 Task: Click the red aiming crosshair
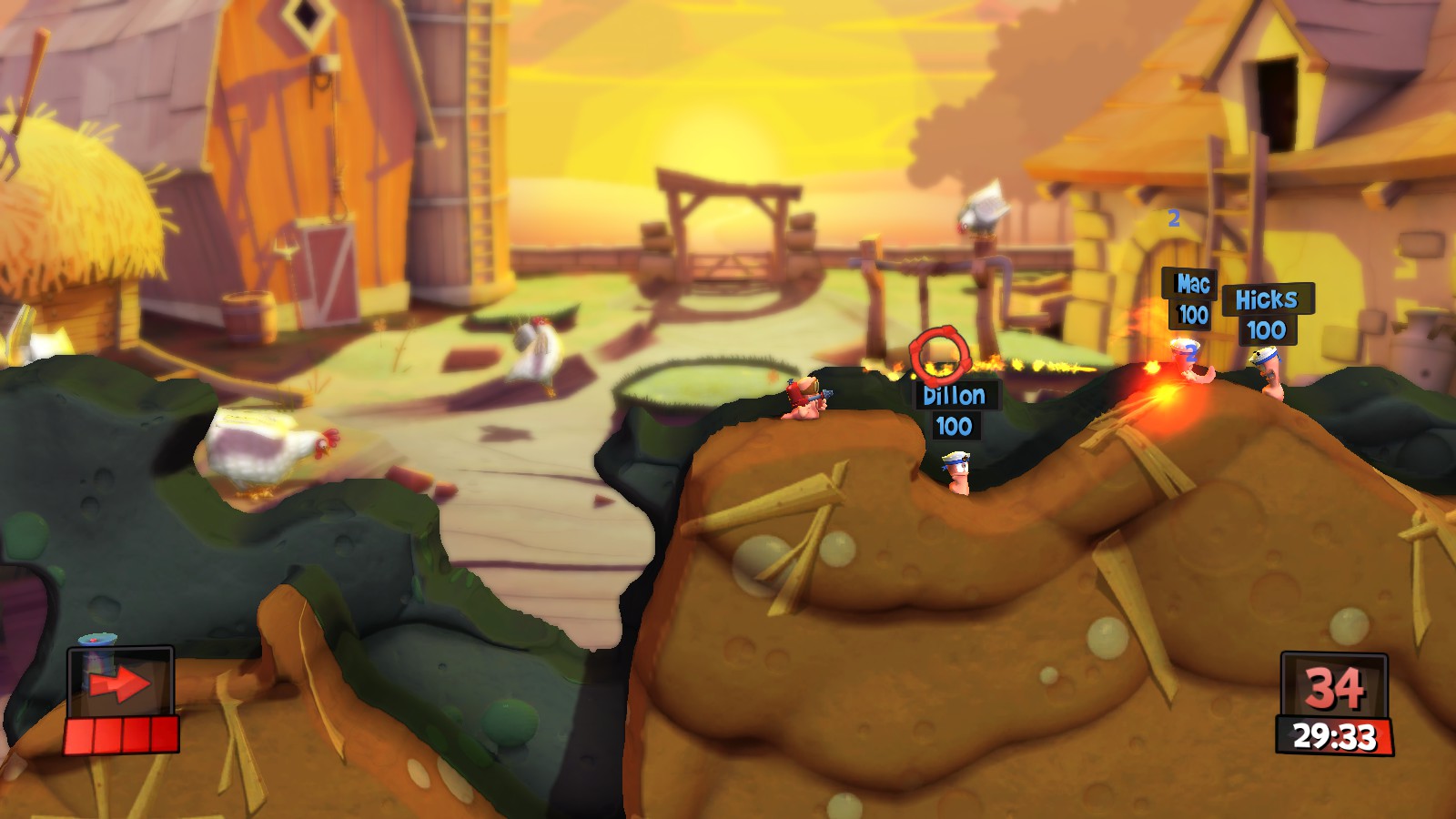tap(940, 355)
